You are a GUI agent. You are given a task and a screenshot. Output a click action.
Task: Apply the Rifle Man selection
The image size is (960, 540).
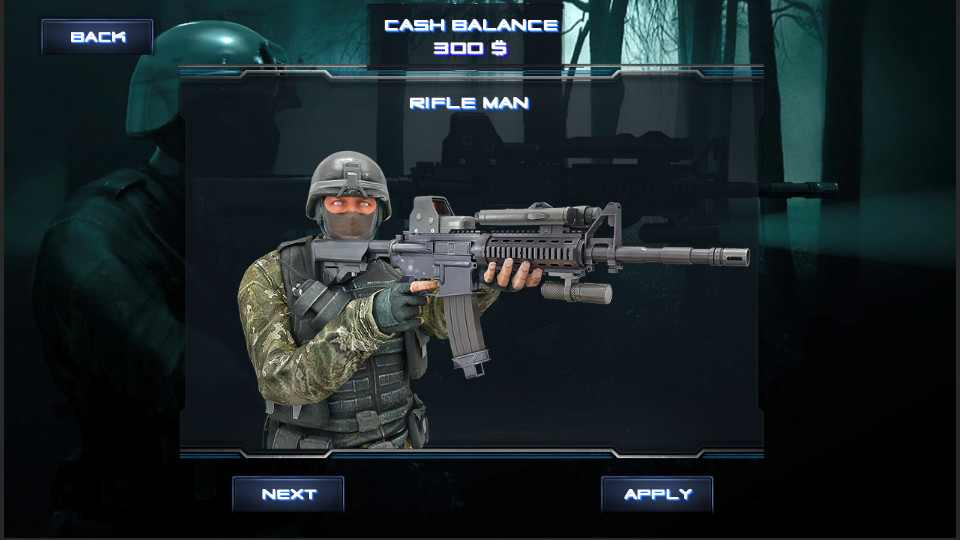pos(657,494)
